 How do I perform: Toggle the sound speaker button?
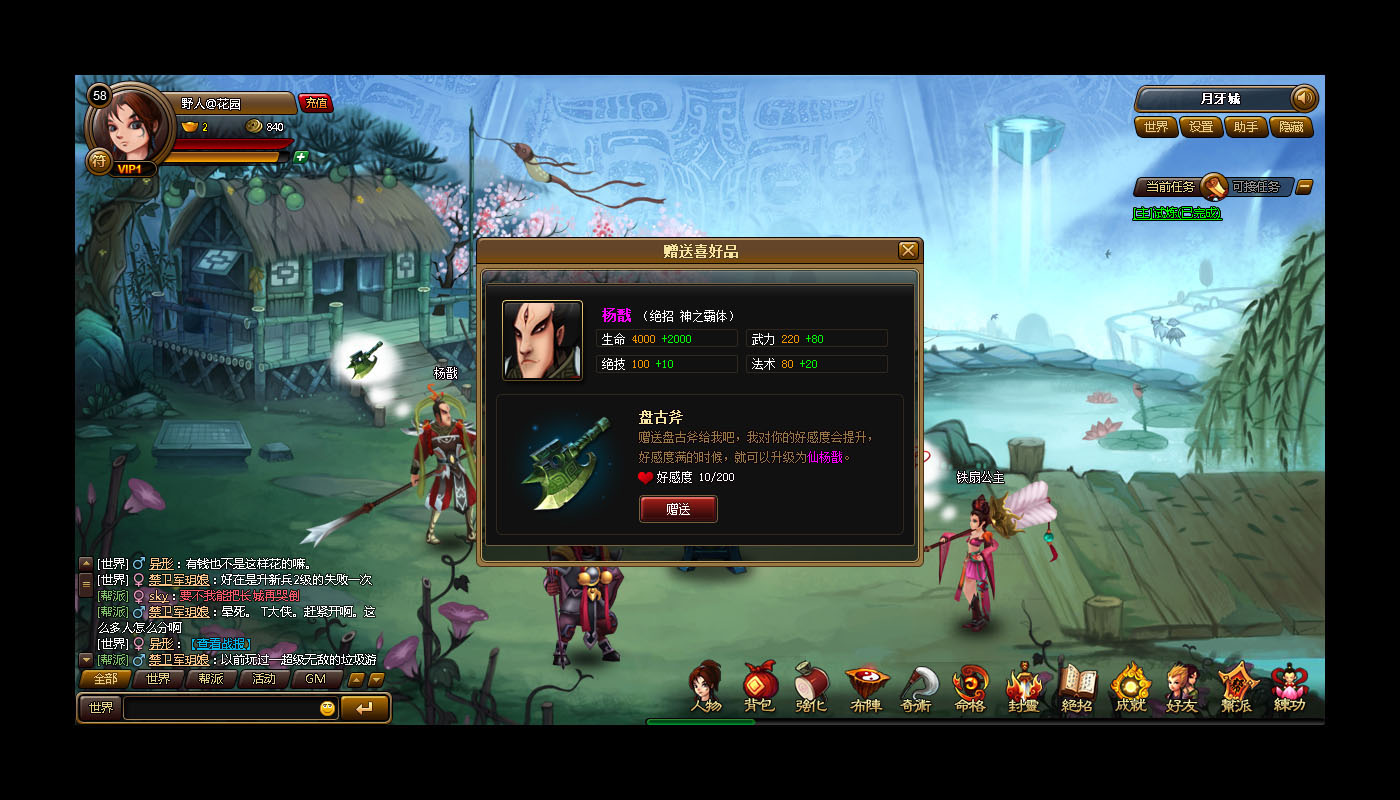coord(1304,98)
